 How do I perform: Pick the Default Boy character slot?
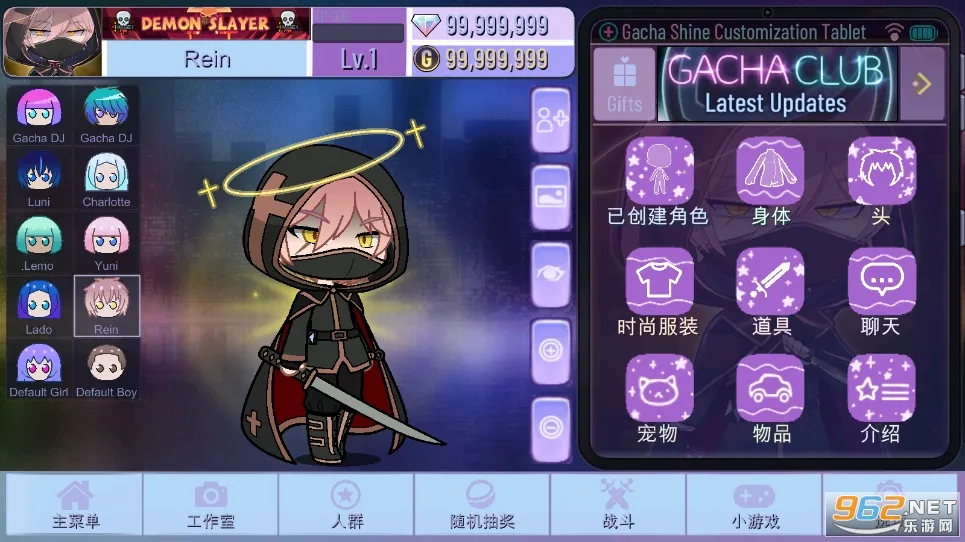(106, 370)
